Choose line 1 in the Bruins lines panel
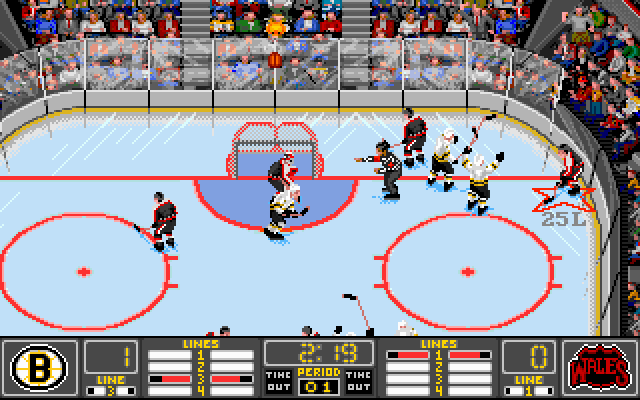The width and height of the screenshot is (640, 400). [200, 354]
